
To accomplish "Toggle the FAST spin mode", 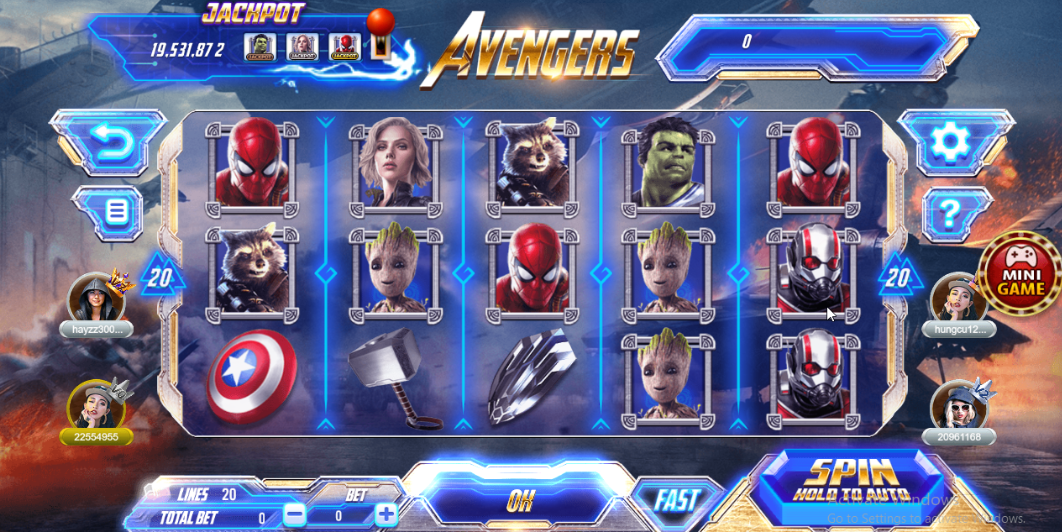I will (677, 500).
